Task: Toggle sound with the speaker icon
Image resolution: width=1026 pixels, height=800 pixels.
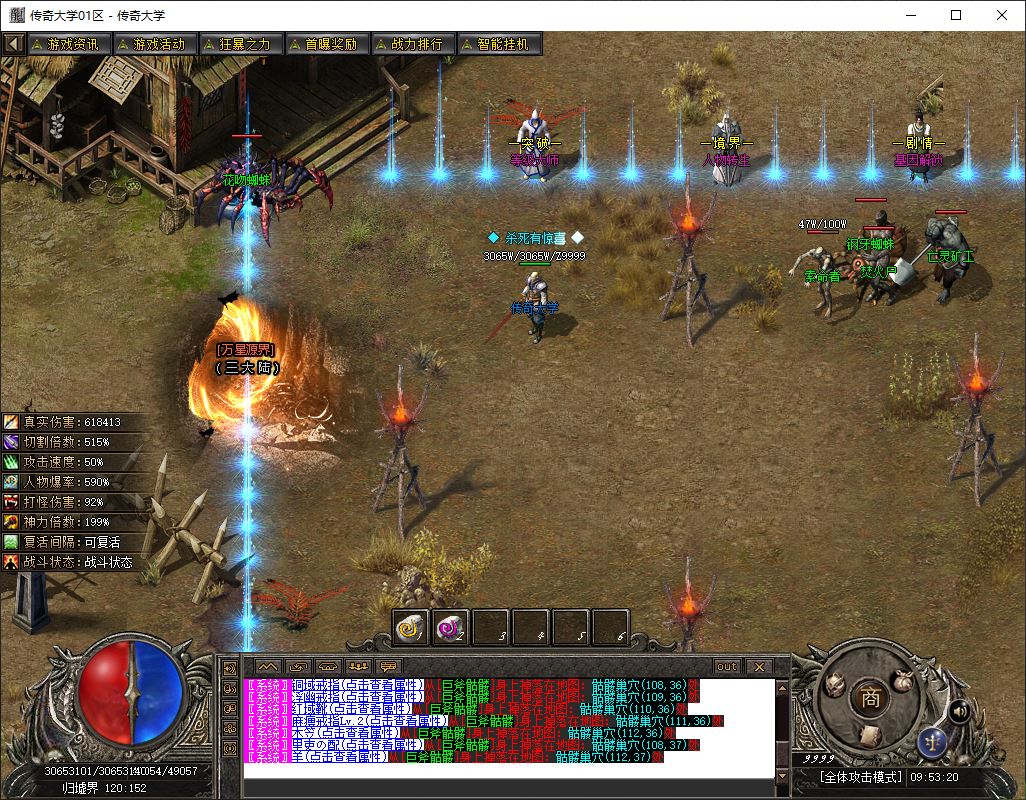Action: (x=958, y=711)
